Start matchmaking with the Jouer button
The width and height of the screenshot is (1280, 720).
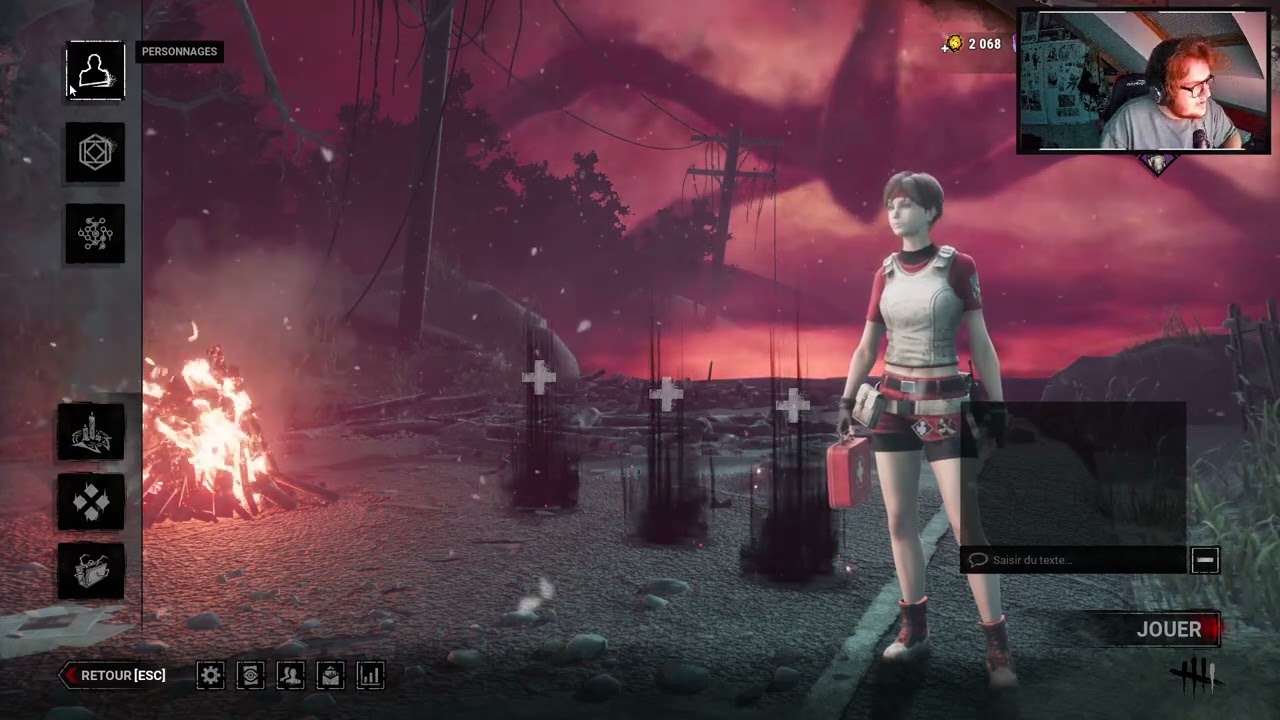tap(1169, 629)
